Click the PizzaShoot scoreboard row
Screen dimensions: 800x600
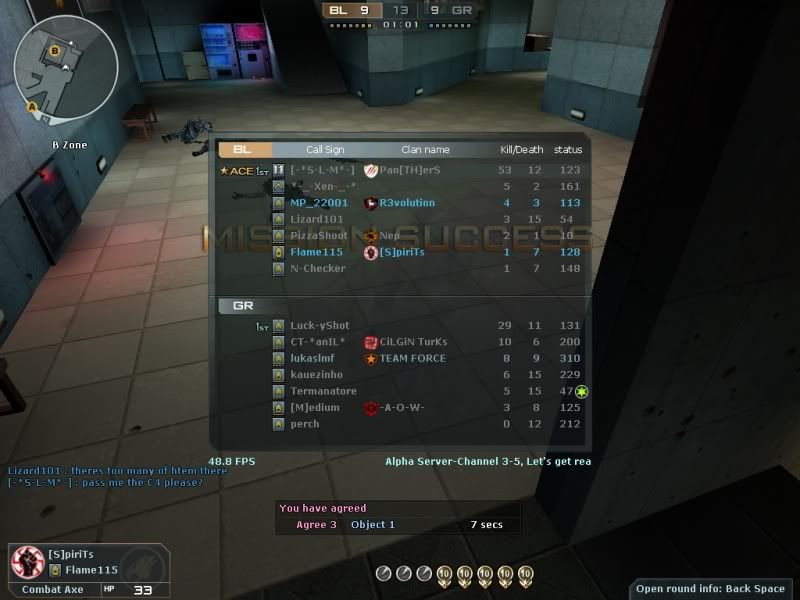400,235
